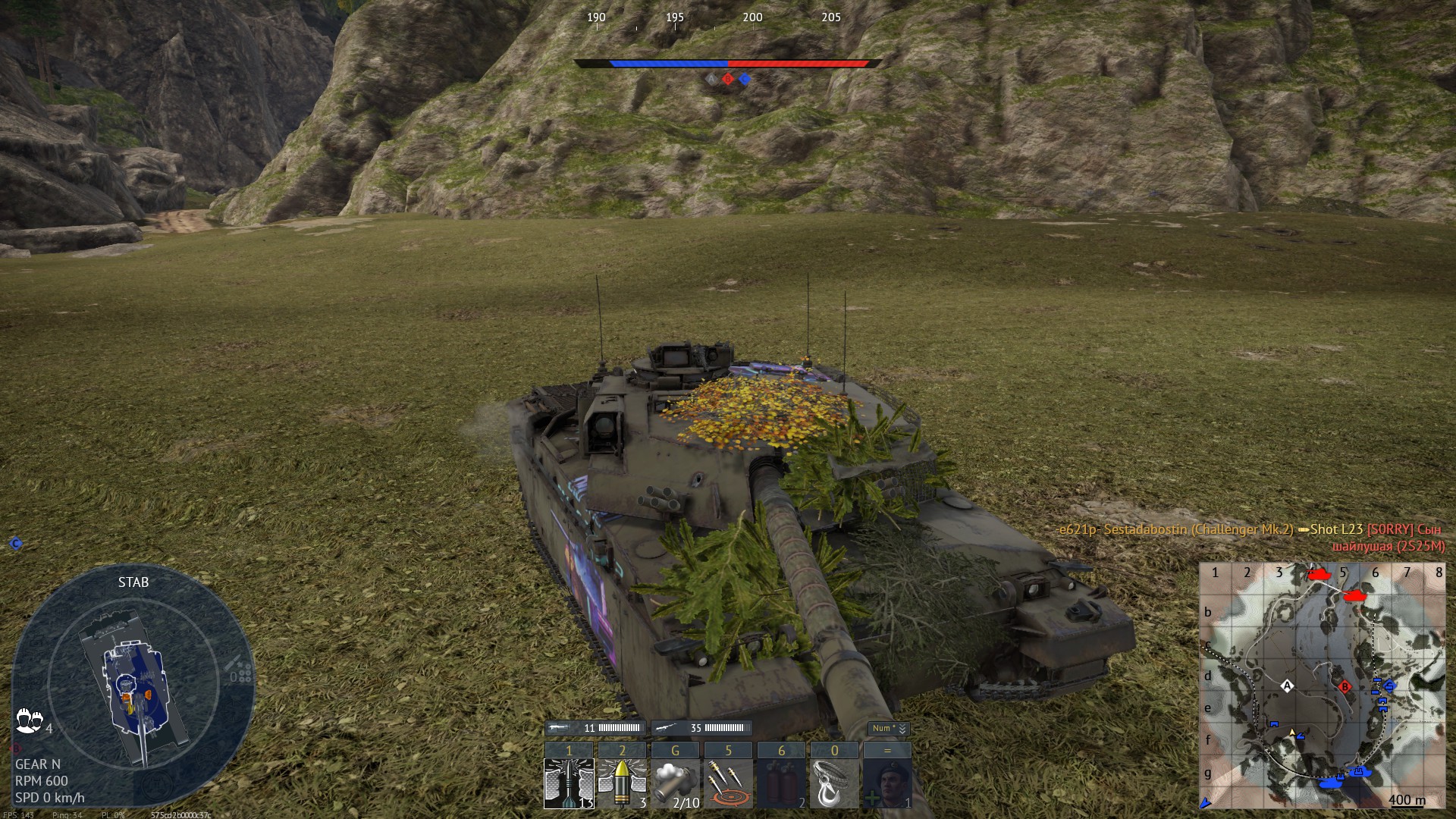Click the crew count icon
Screen dimensions: 1456x819
coord(29,721)
